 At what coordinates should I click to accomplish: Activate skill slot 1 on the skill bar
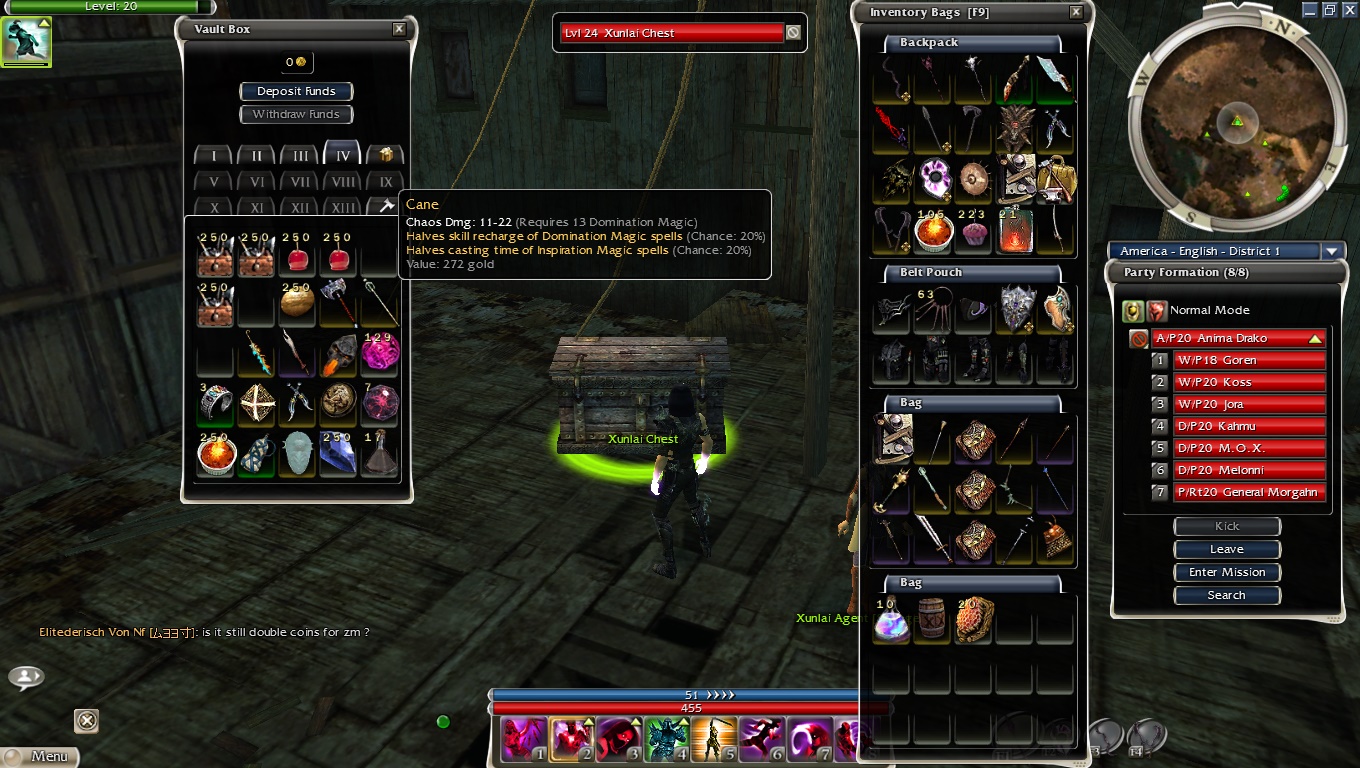point(524,740)
